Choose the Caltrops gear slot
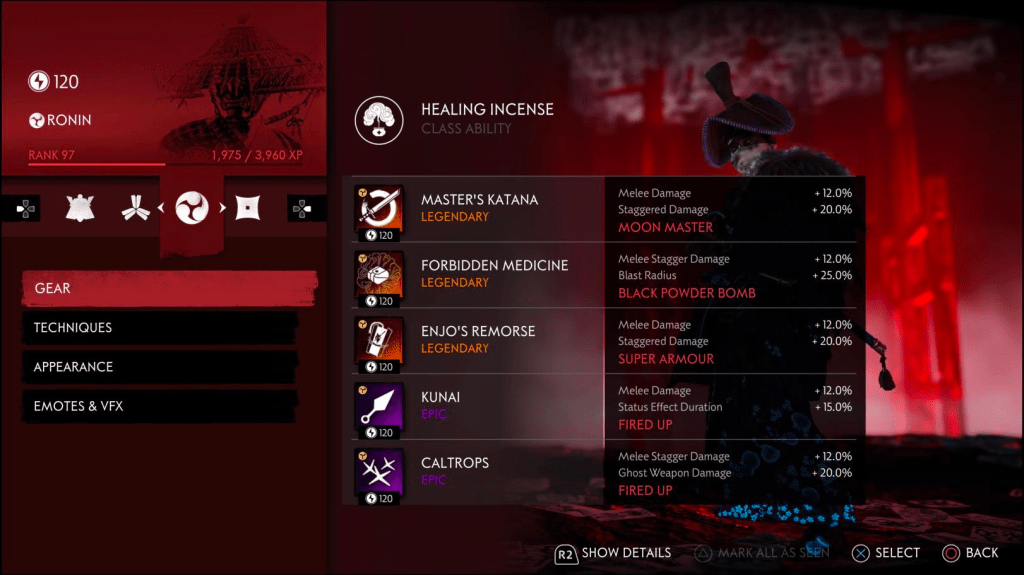This screenshot has width=1024, height=575. pyautogui.click(x=479, y=472)
